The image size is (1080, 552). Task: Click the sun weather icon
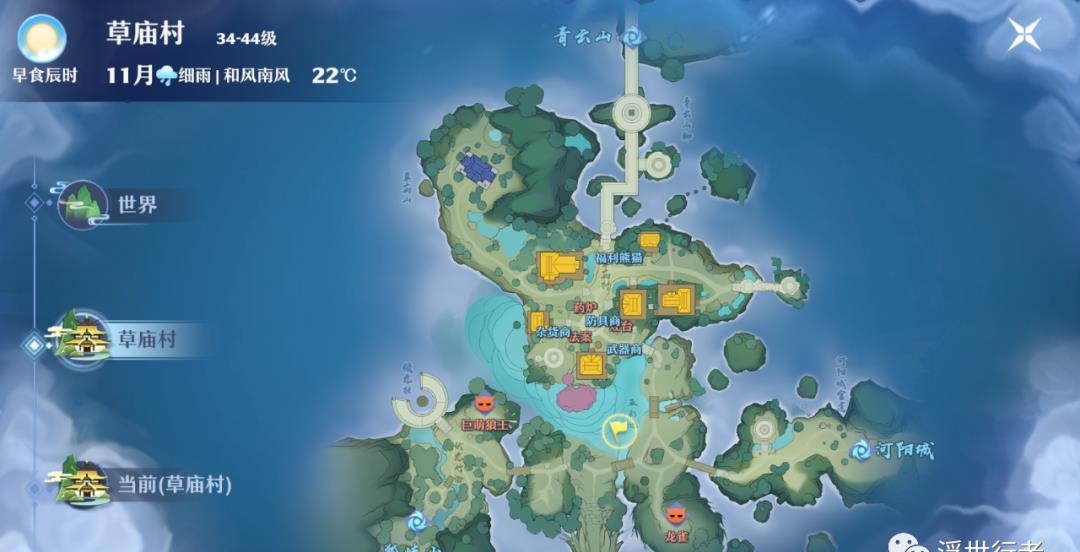coord(42,40)
